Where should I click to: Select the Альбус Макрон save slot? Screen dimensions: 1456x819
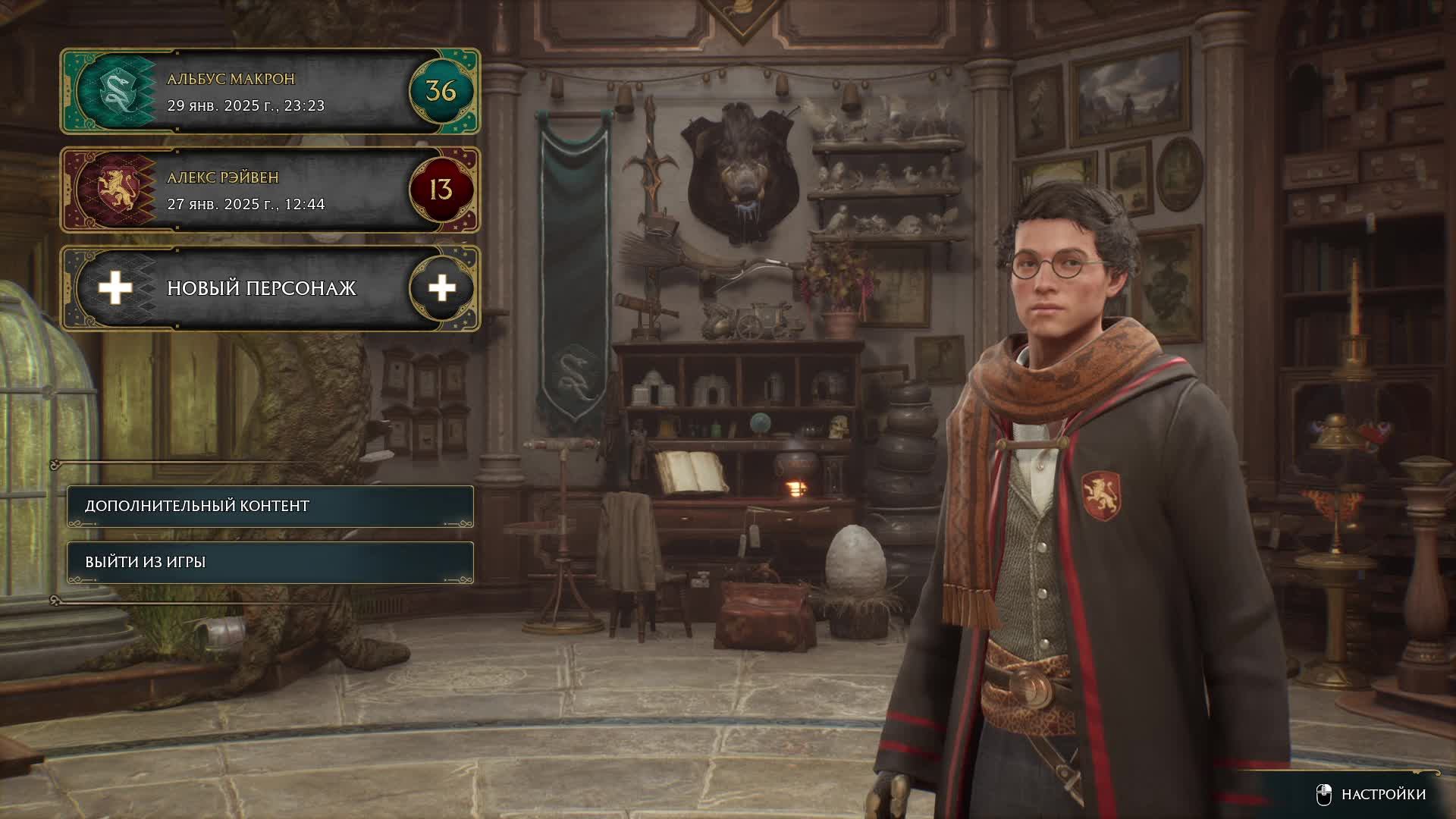tap(270, 92)
